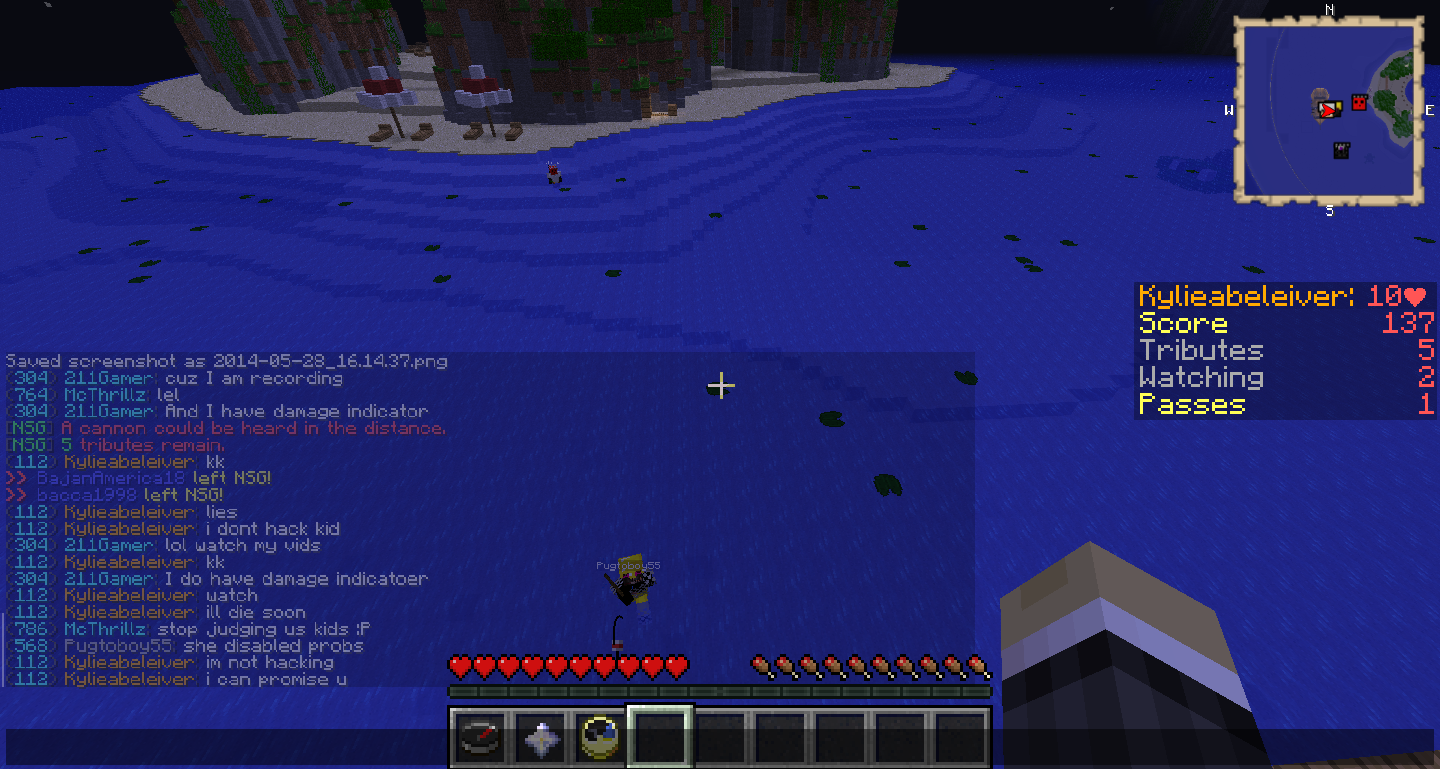Select the nether star hotbar slot
The width and height of the screenshot is (1440, 769).
(x=539, y=739)
